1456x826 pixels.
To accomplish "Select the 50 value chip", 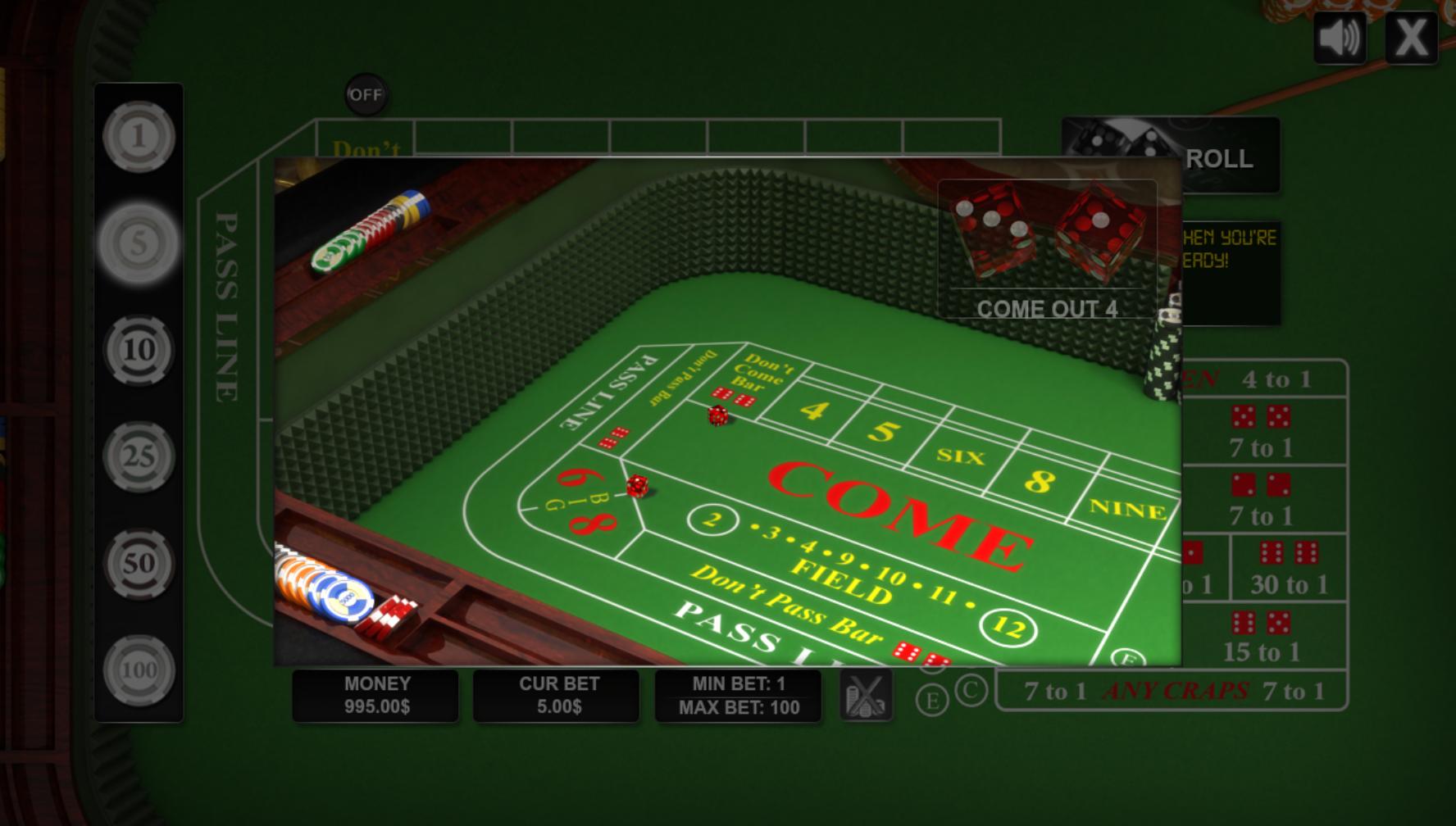I will point(139,563).
